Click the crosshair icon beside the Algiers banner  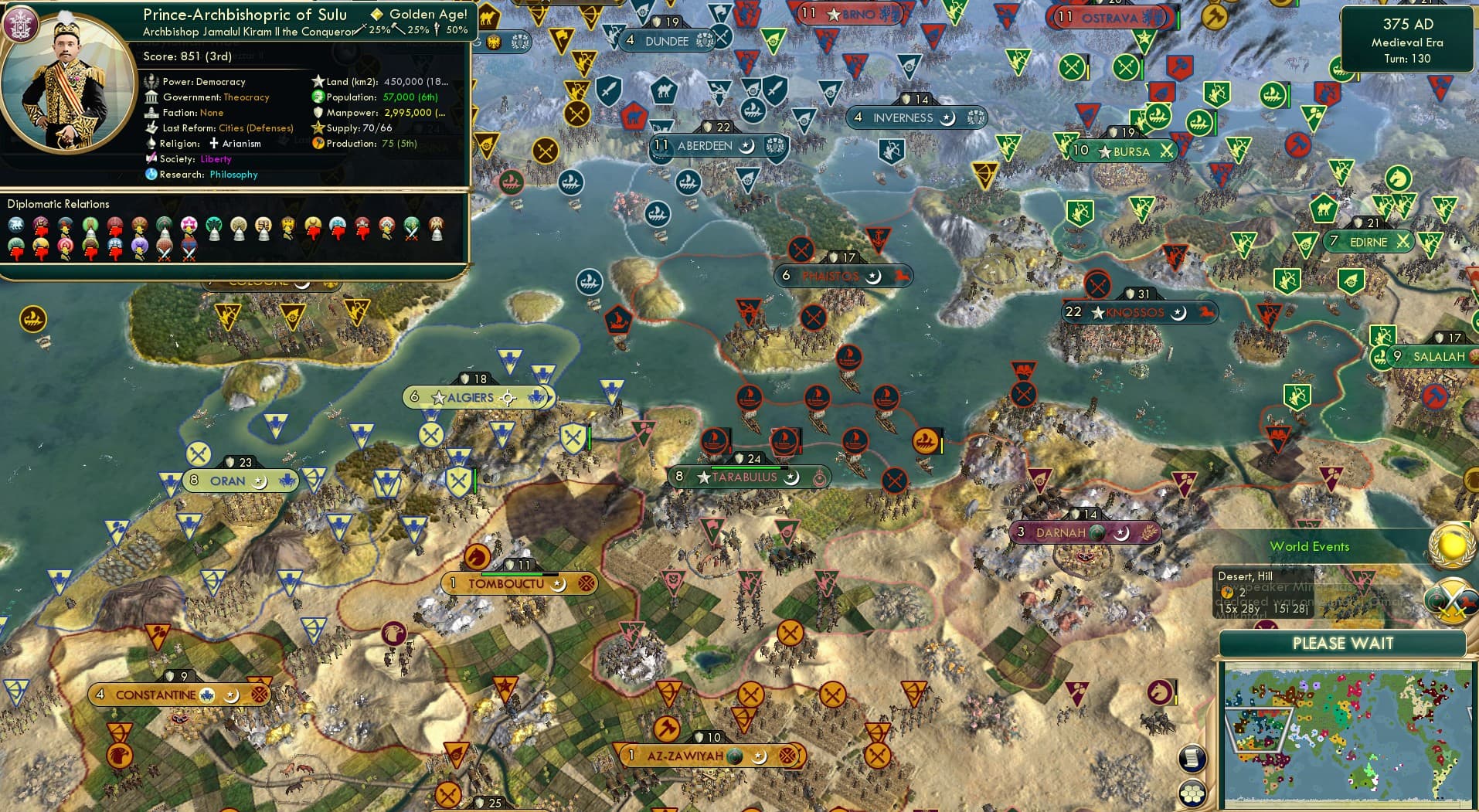click(508, 397)
